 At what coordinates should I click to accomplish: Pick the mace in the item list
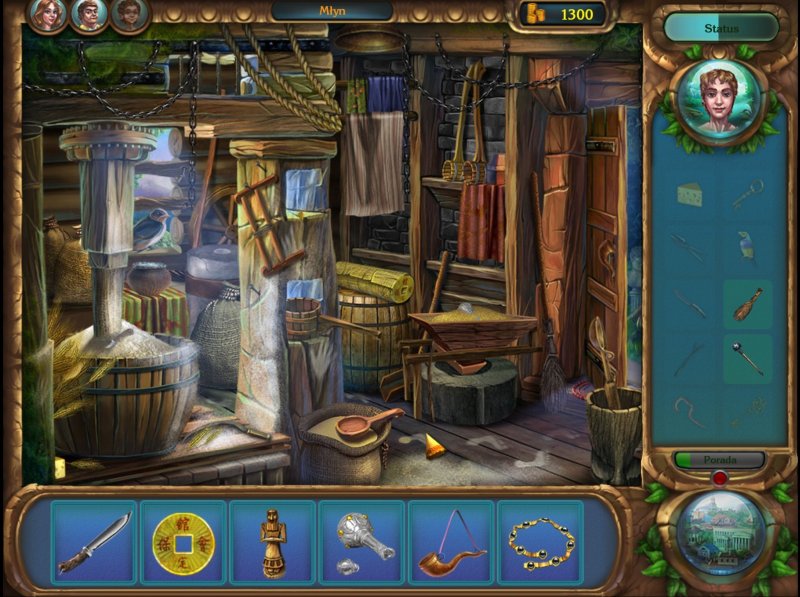pos(747,358)
